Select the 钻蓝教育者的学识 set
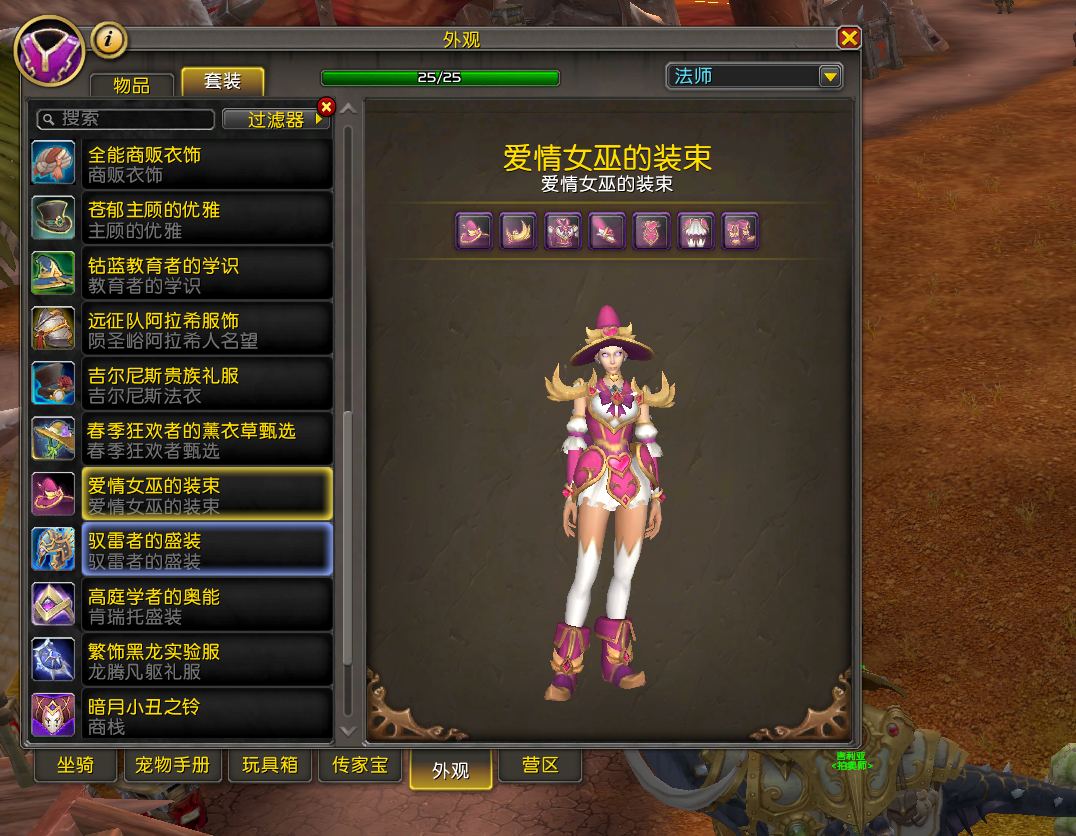 [x=181, y=275]
